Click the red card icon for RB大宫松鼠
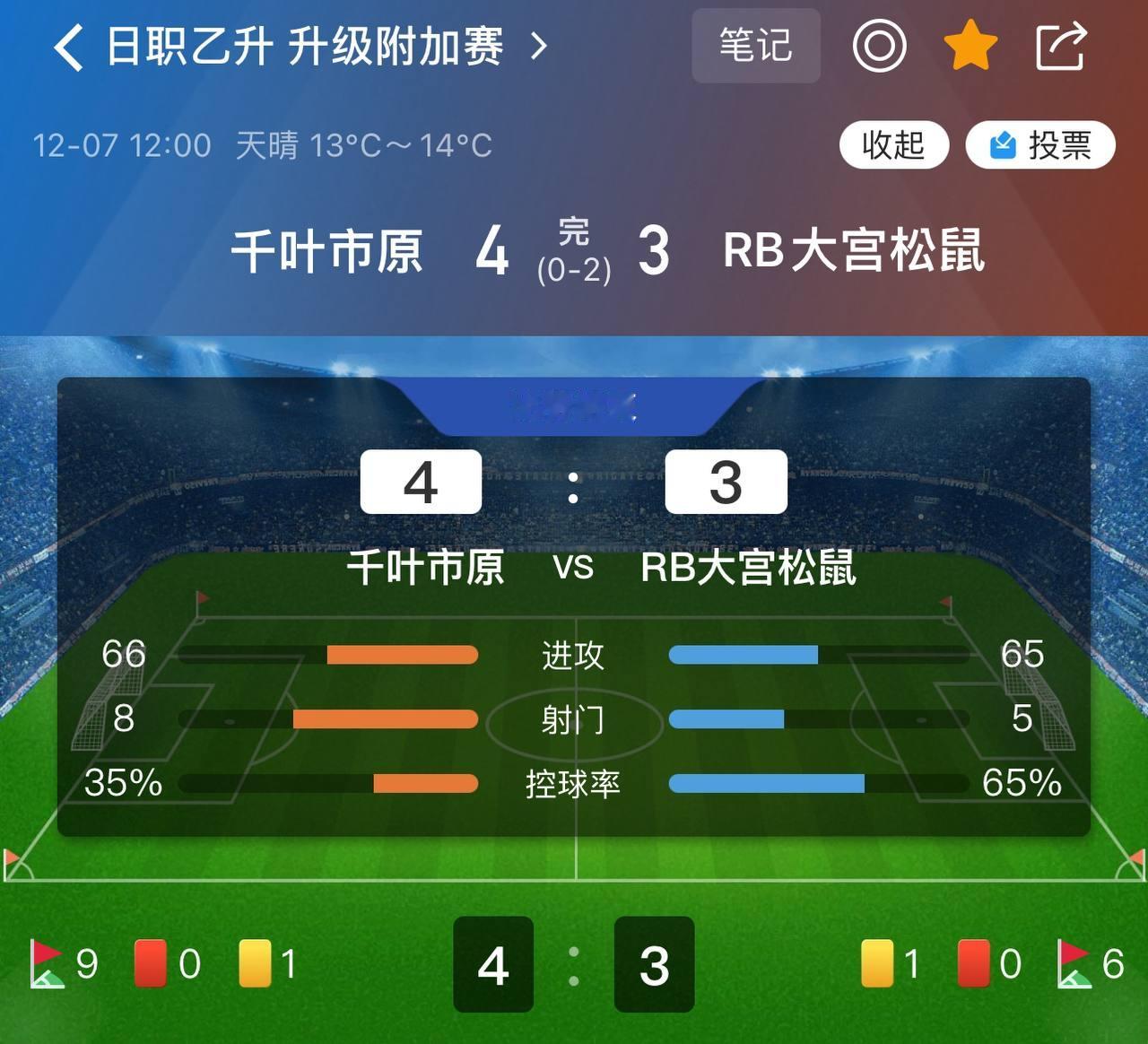The width and height of the screenshot is (1148, 1044). pyautogui.click(x=974, y=962)
